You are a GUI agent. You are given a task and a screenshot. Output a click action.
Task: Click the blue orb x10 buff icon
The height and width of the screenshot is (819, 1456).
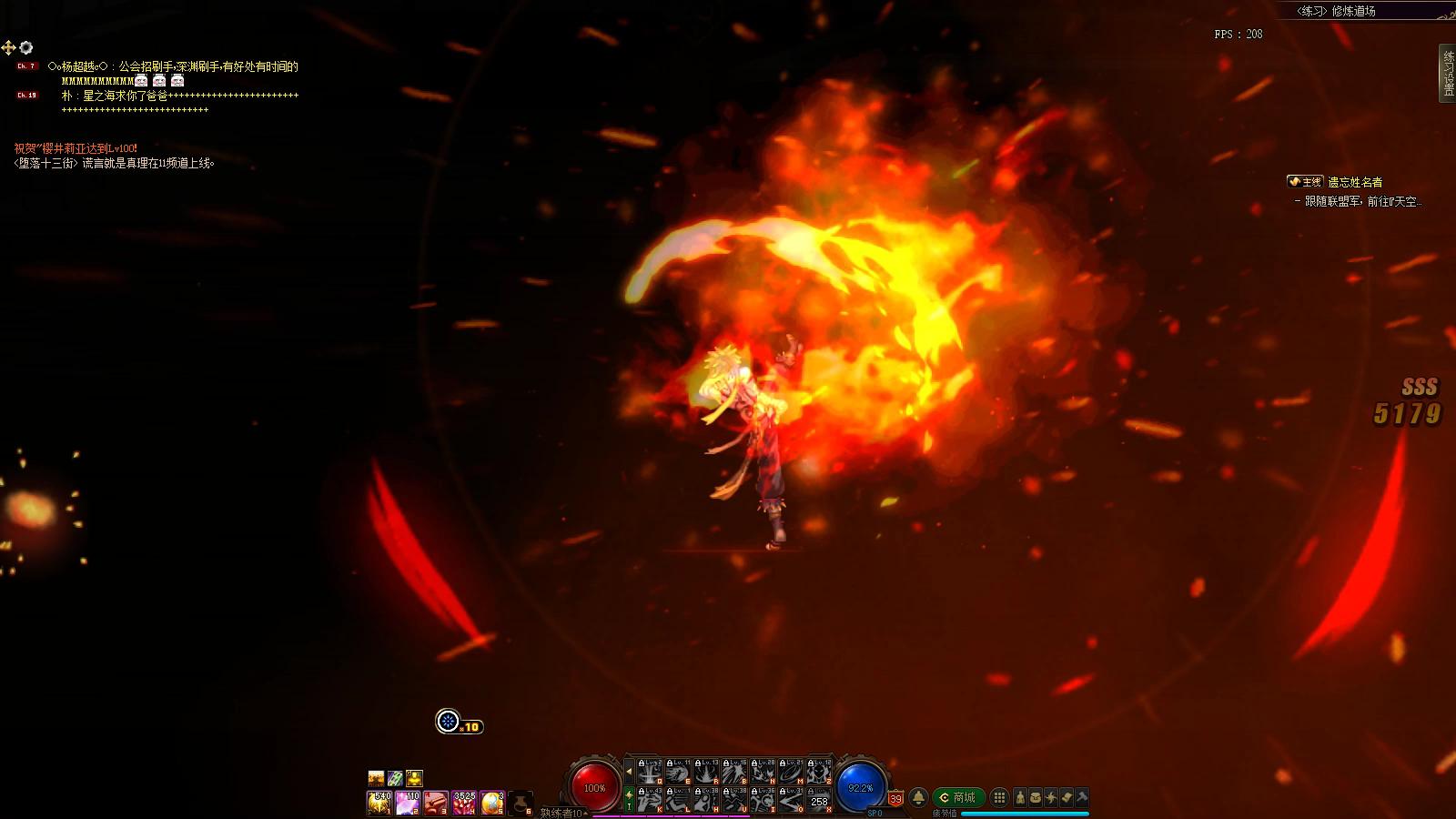click(449, 722)
